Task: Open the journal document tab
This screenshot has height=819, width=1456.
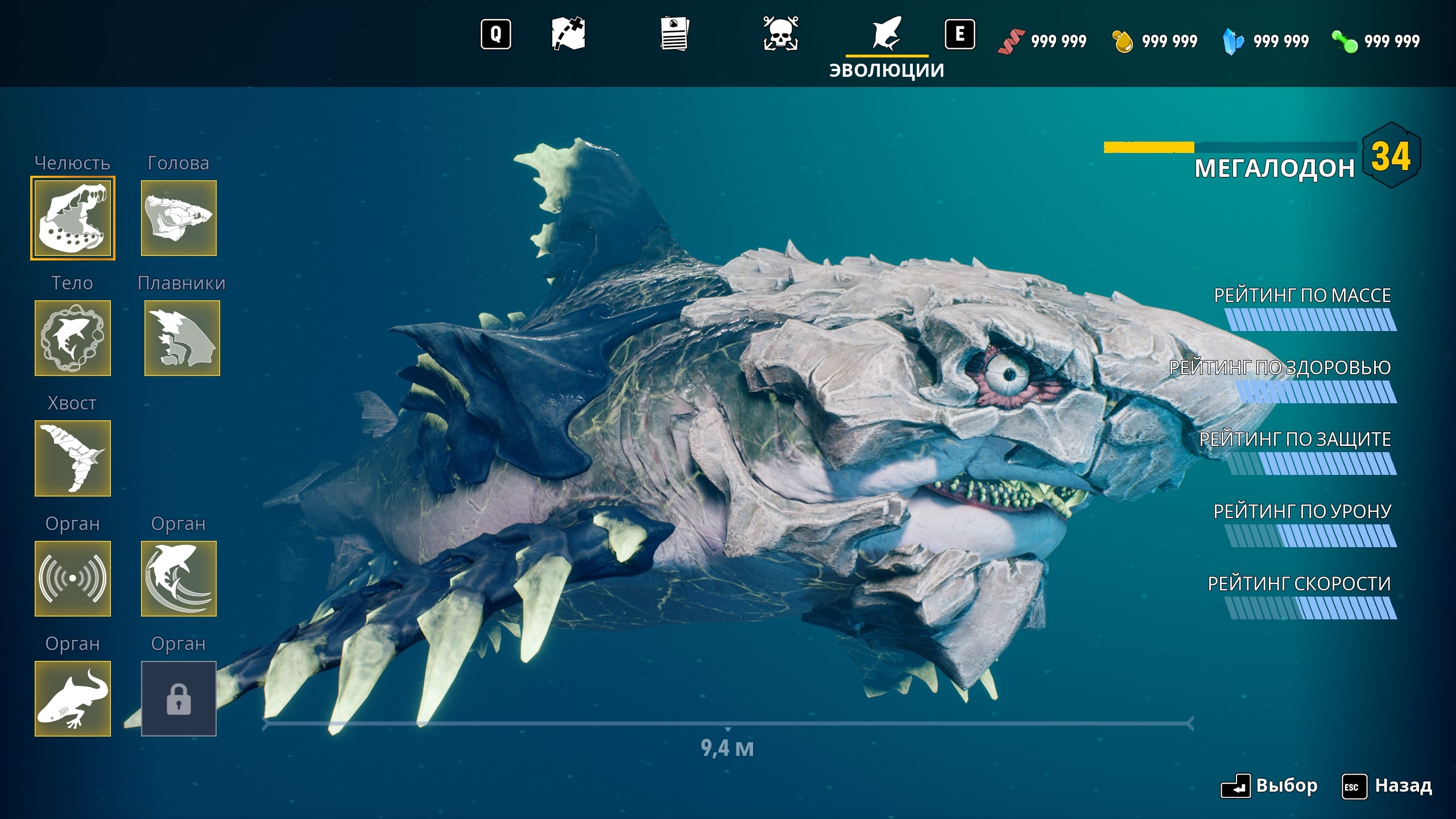Action: 675,34
